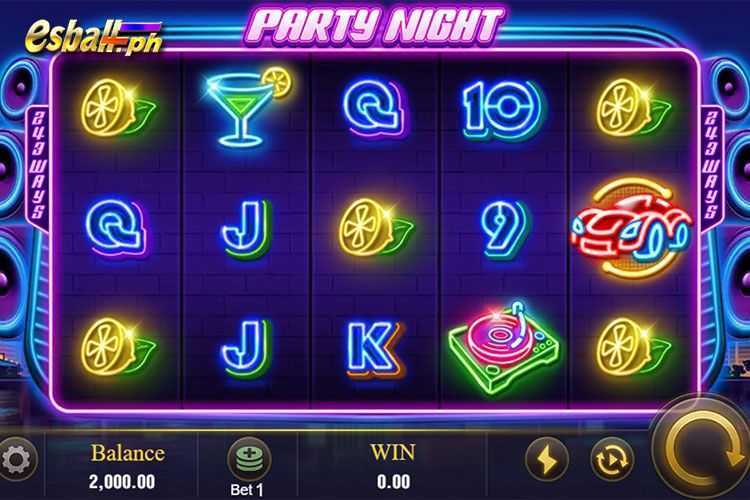This screenshot has width=750, height=500.
Task: Open the gear settings menu
Action: point(18,459)
